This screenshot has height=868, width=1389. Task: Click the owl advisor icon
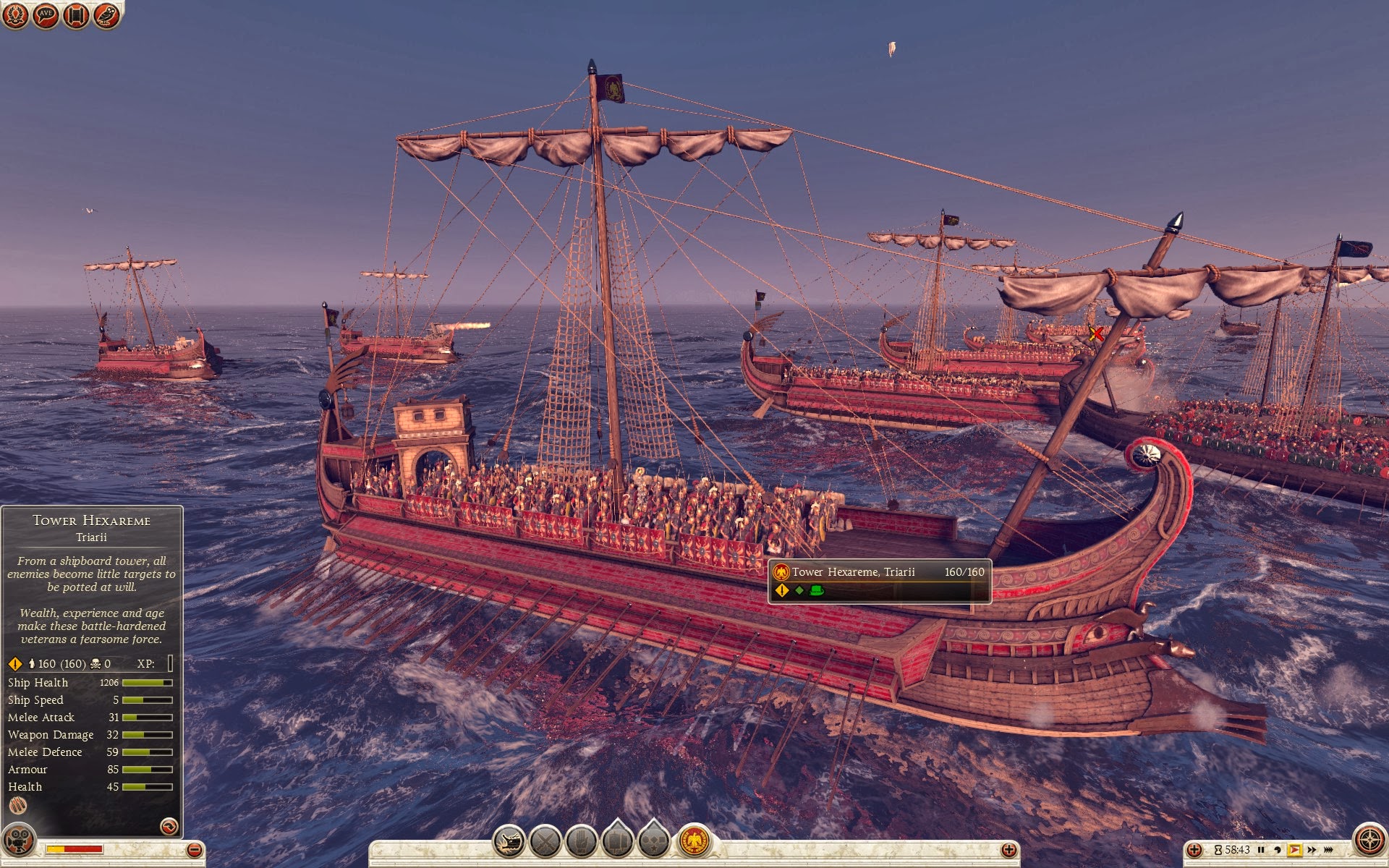106,15
